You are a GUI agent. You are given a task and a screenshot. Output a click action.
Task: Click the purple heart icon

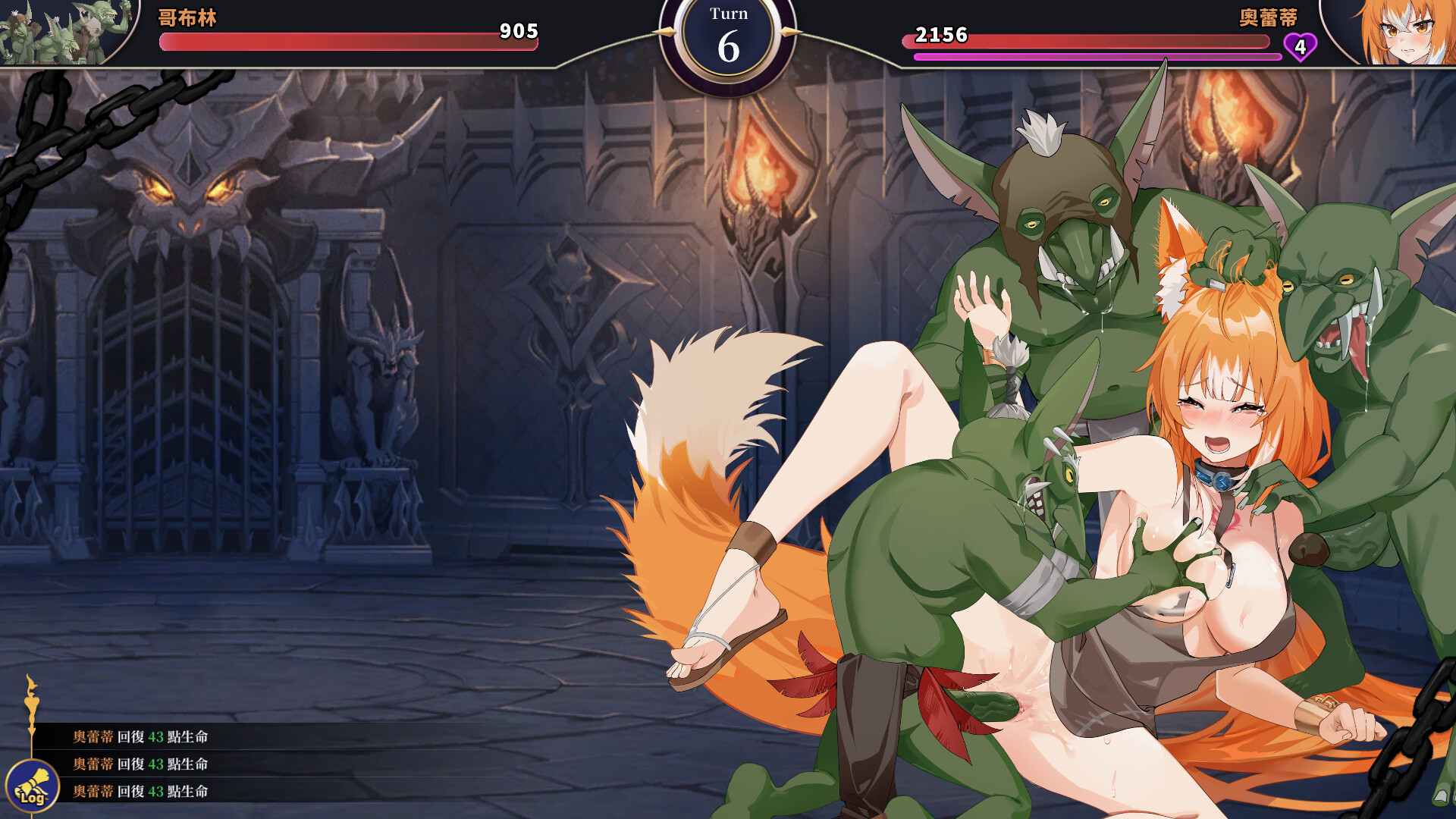[x=1300, y=47]
